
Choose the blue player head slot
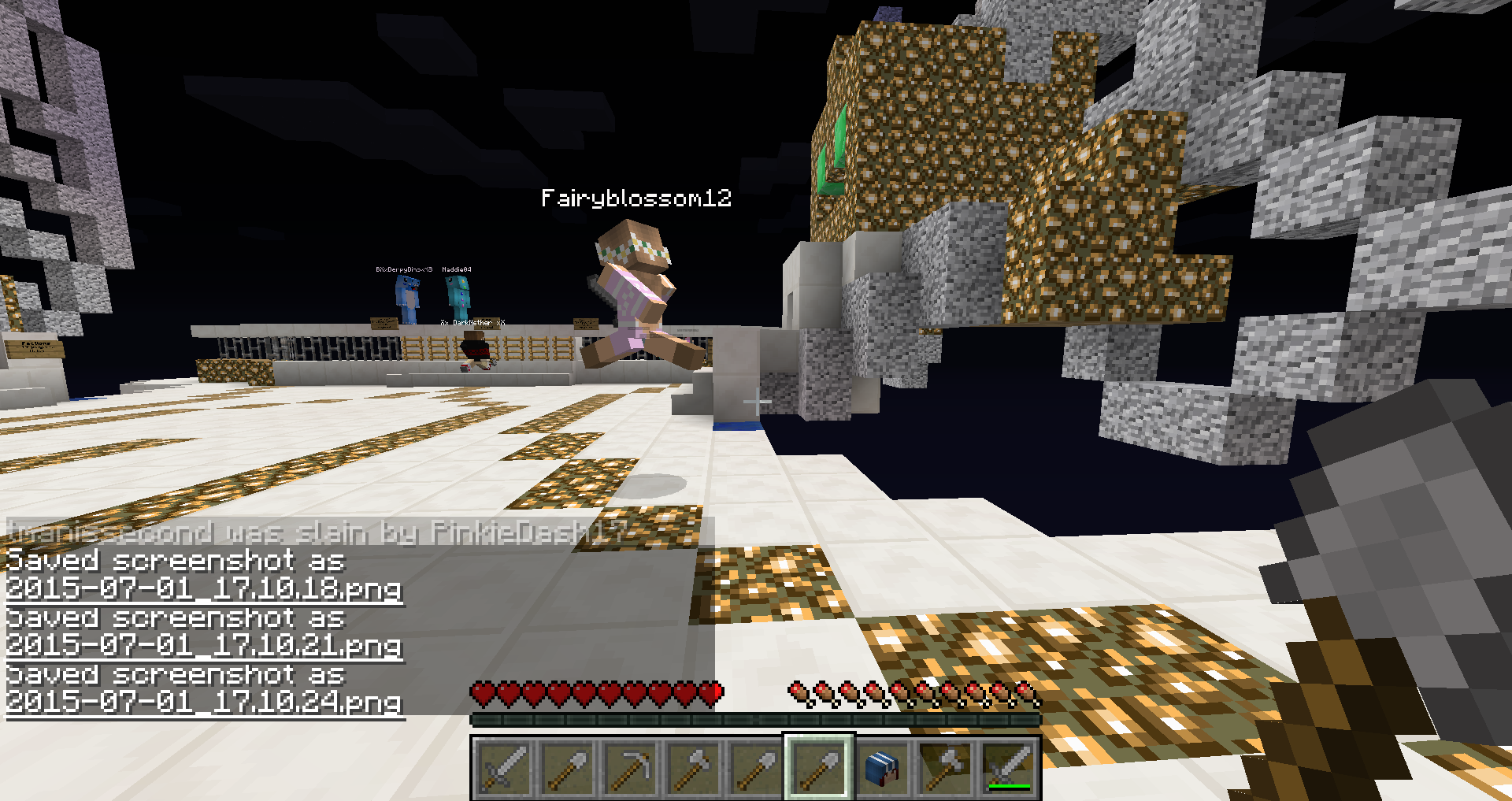881,767
